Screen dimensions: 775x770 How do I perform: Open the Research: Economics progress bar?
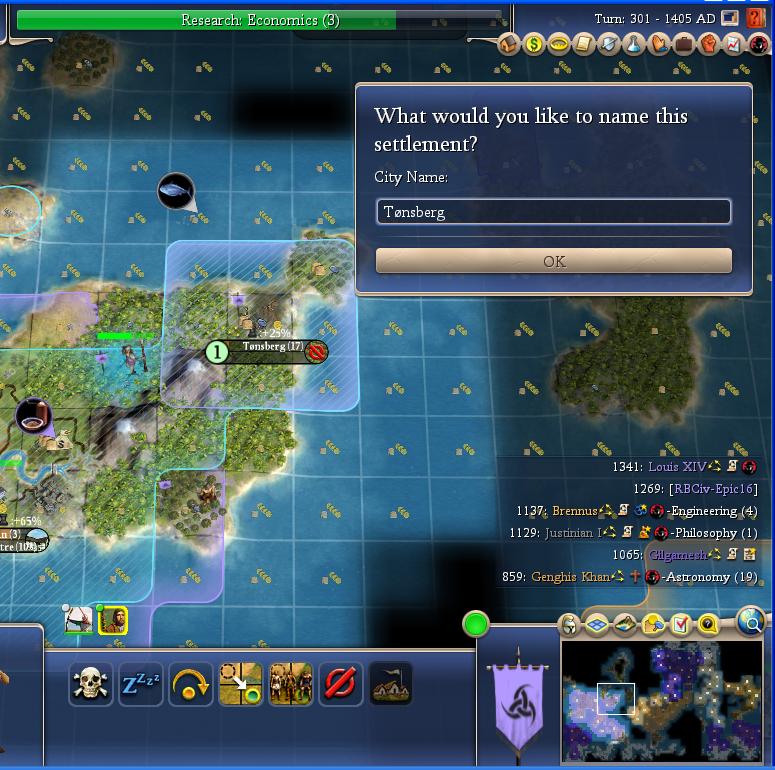(259, 20)
